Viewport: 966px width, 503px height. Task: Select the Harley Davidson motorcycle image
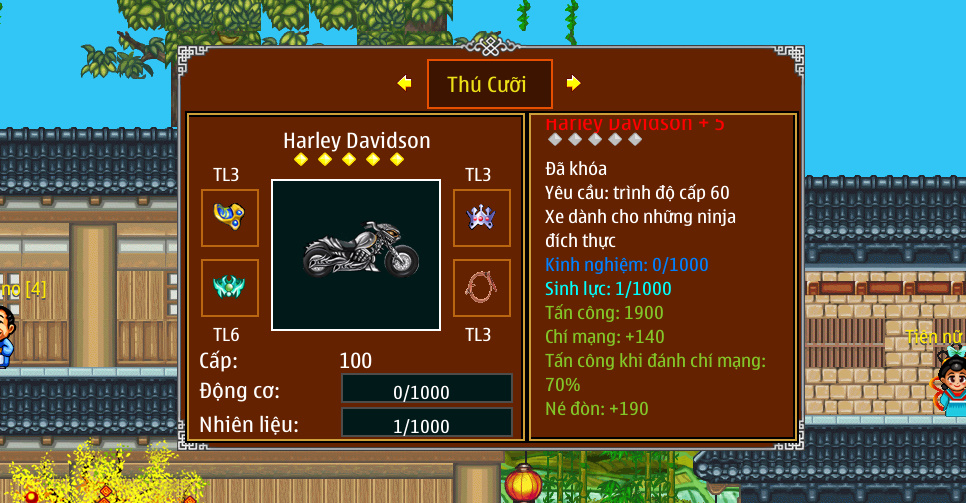pos(356,255)
